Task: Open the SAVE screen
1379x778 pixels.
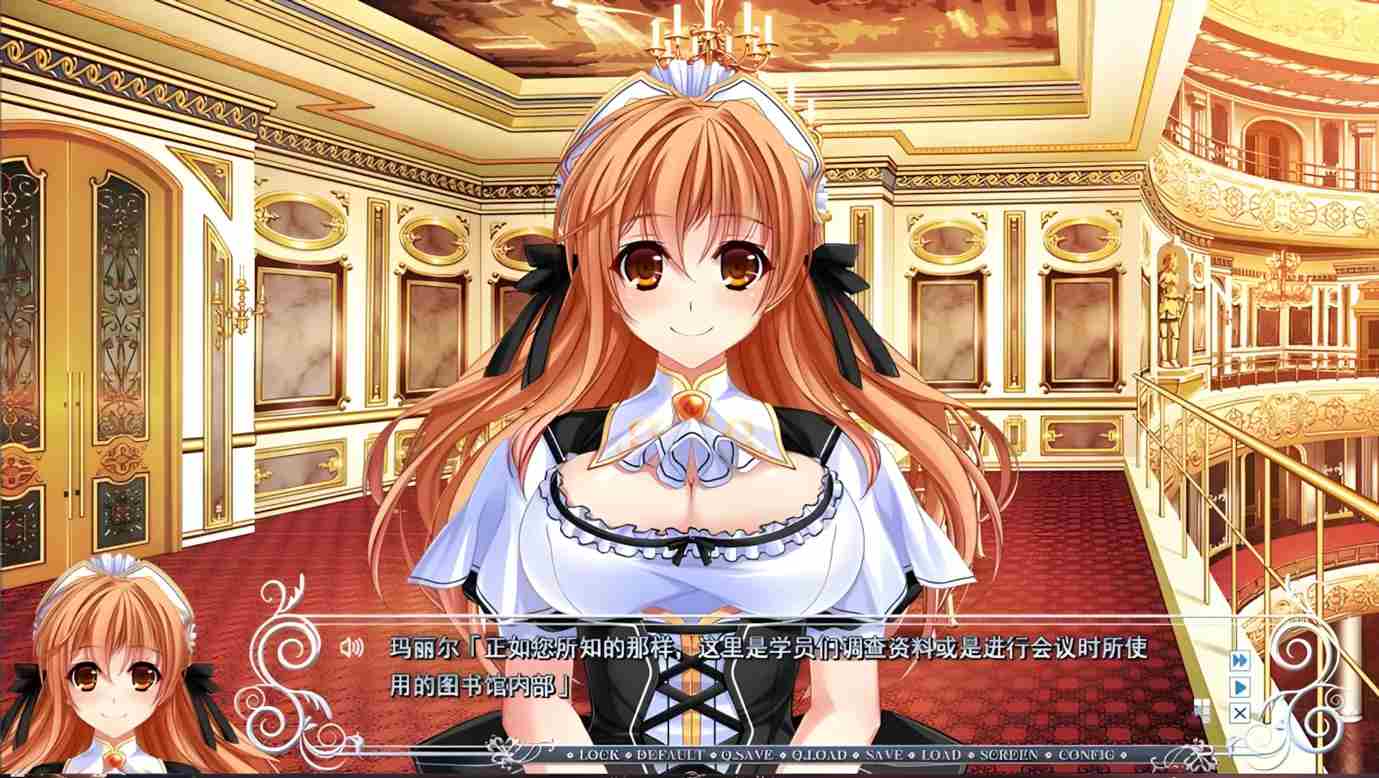Action: point(884,753)
